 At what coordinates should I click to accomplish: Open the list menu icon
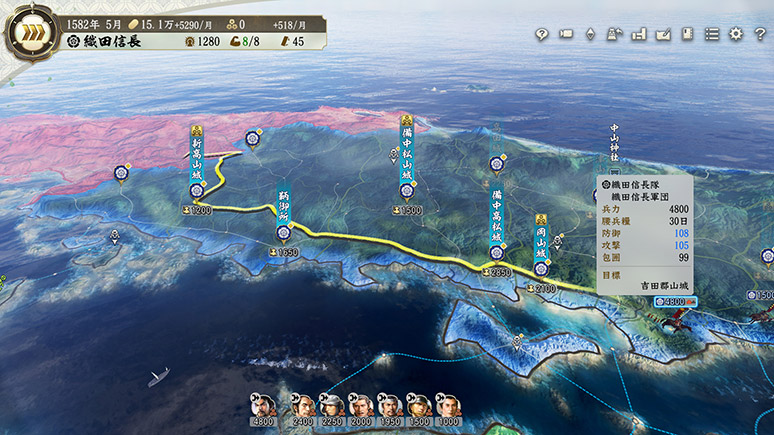[x=712, y=34]
